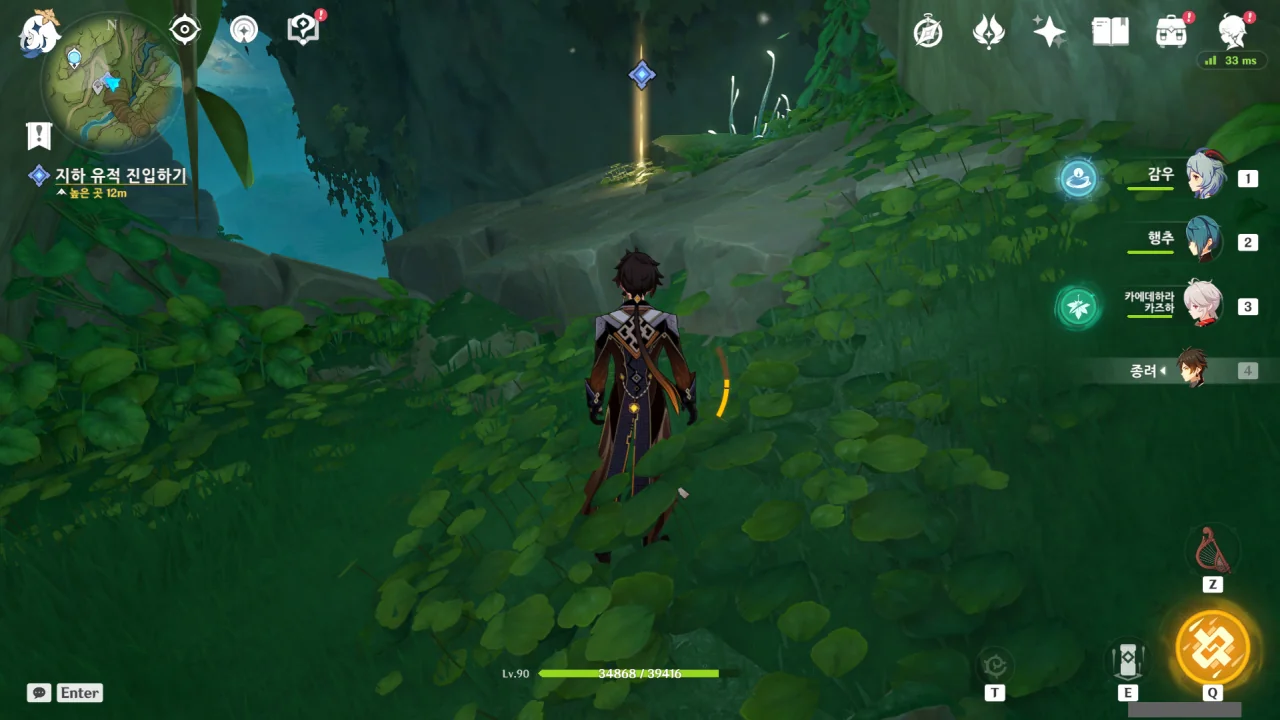Open the tutorial icon with red alert
Screen dimensions: 1280x720
[x=303, y=30]
